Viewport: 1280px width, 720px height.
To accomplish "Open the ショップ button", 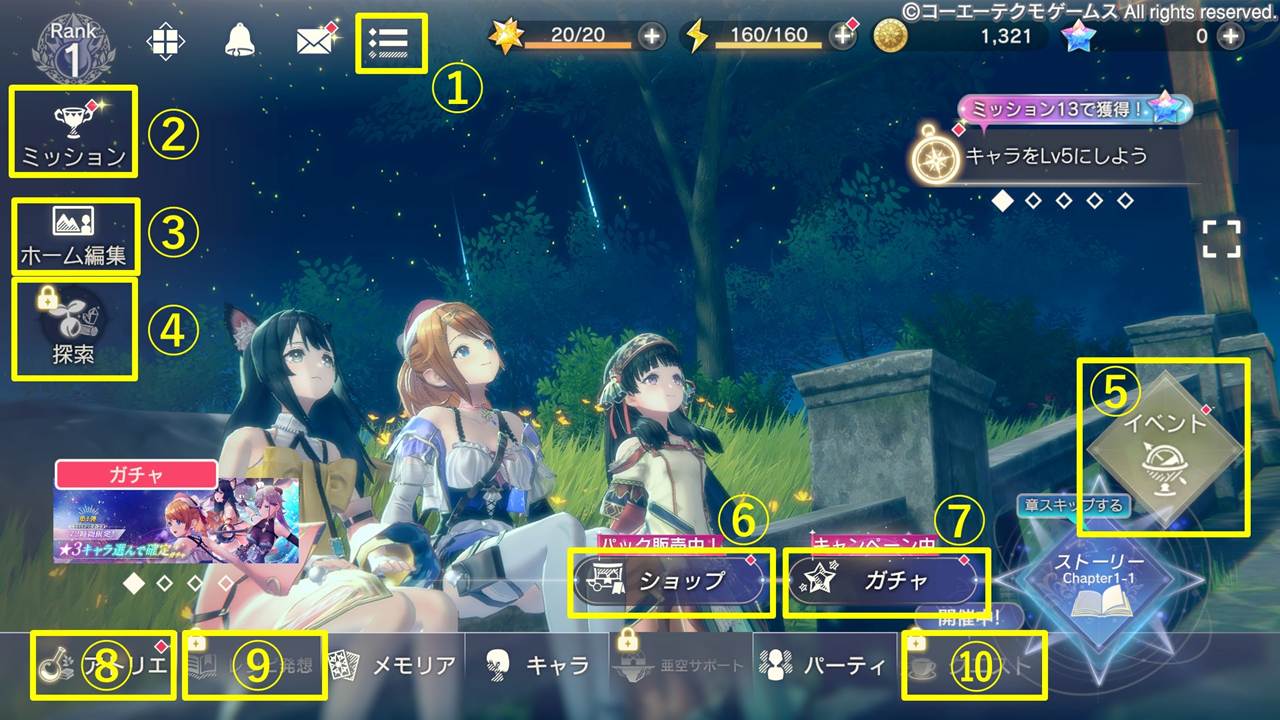I will click(x=671, y=581).
